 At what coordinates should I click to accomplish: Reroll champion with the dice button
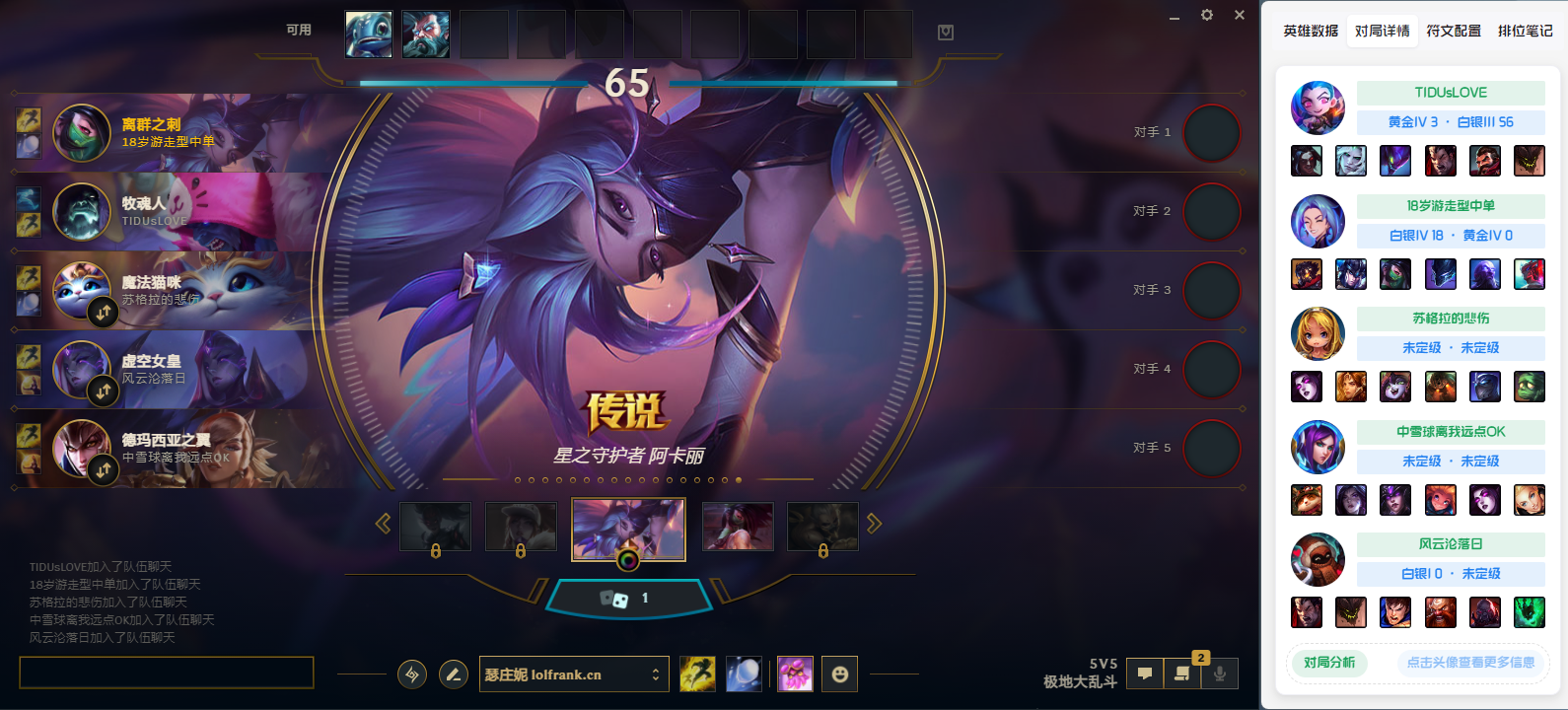[614, 599]
